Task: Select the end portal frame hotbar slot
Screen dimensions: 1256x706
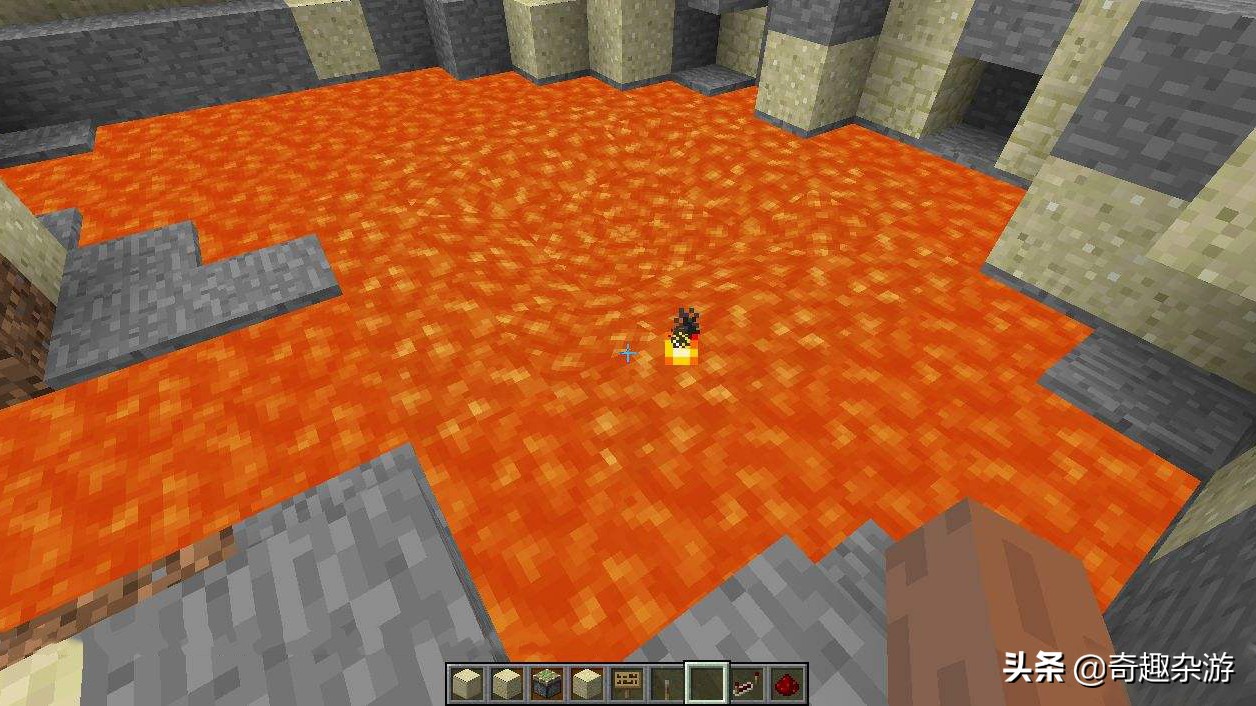Action: pos(546,684)
